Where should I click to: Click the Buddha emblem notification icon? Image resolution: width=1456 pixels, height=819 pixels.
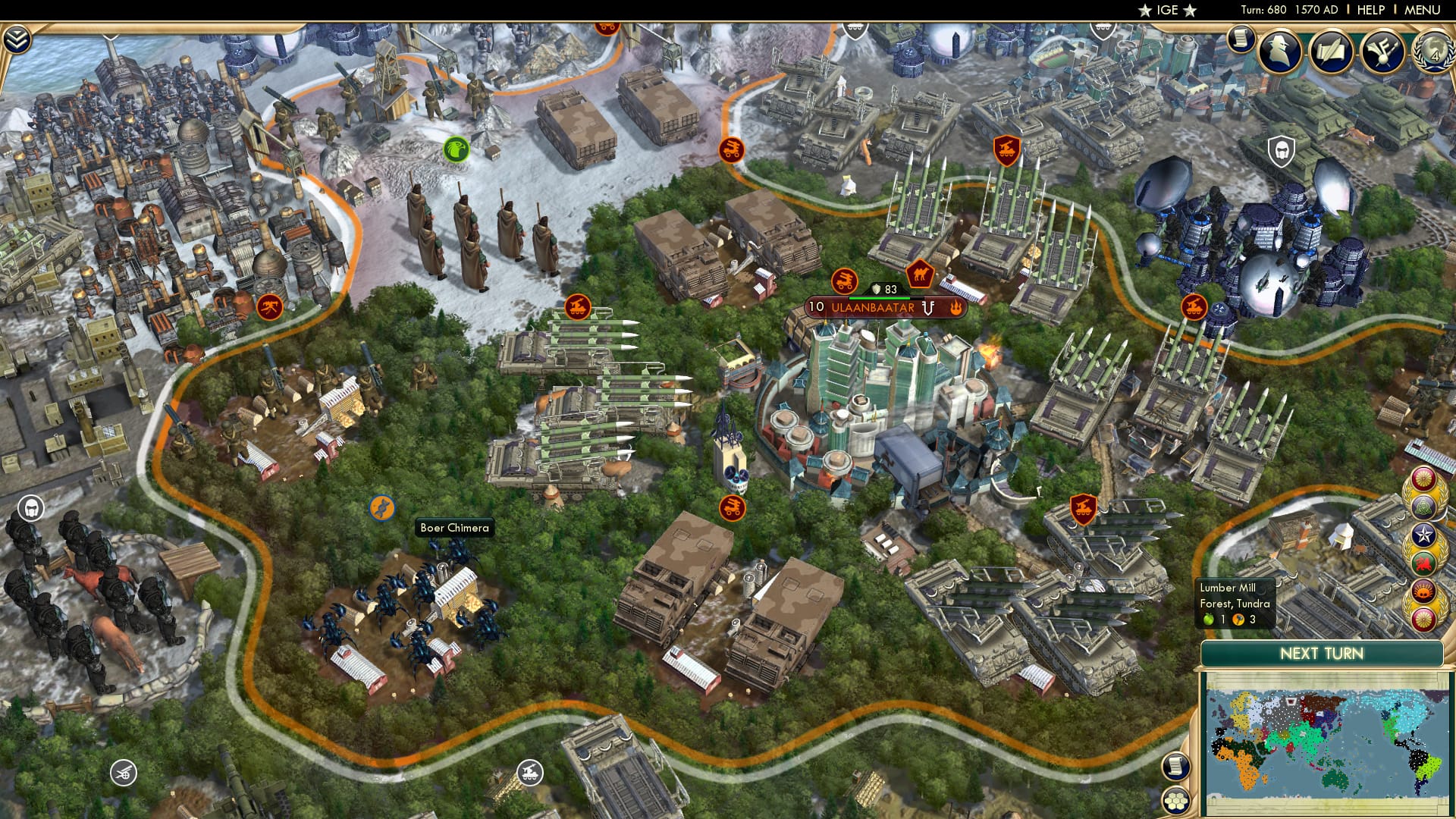point(1423,506)
